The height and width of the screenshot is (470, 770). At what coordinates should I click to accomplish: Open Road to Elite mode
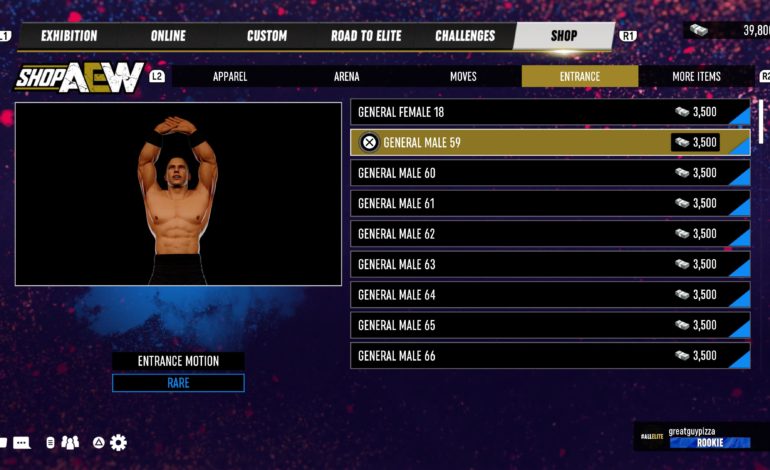(366, 36)
